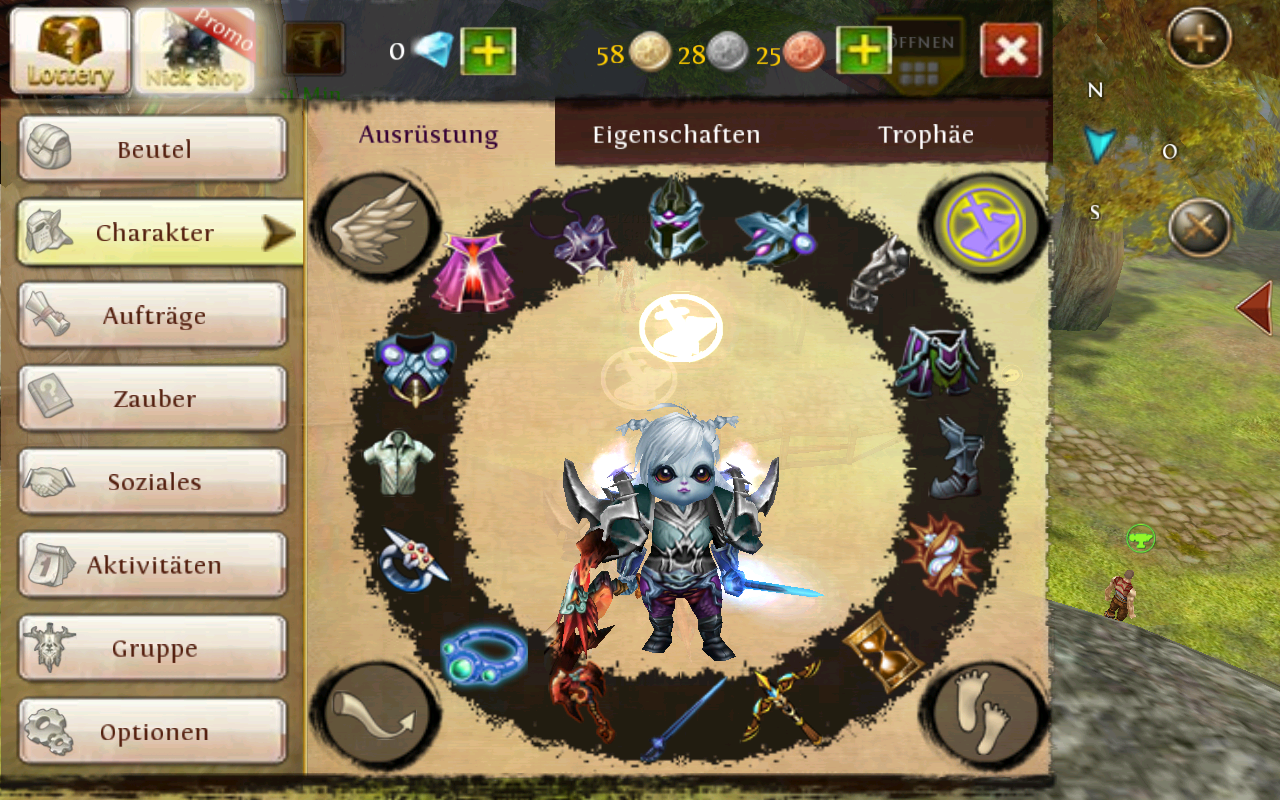Show the Trophäe tab

[x=925, y=134]
